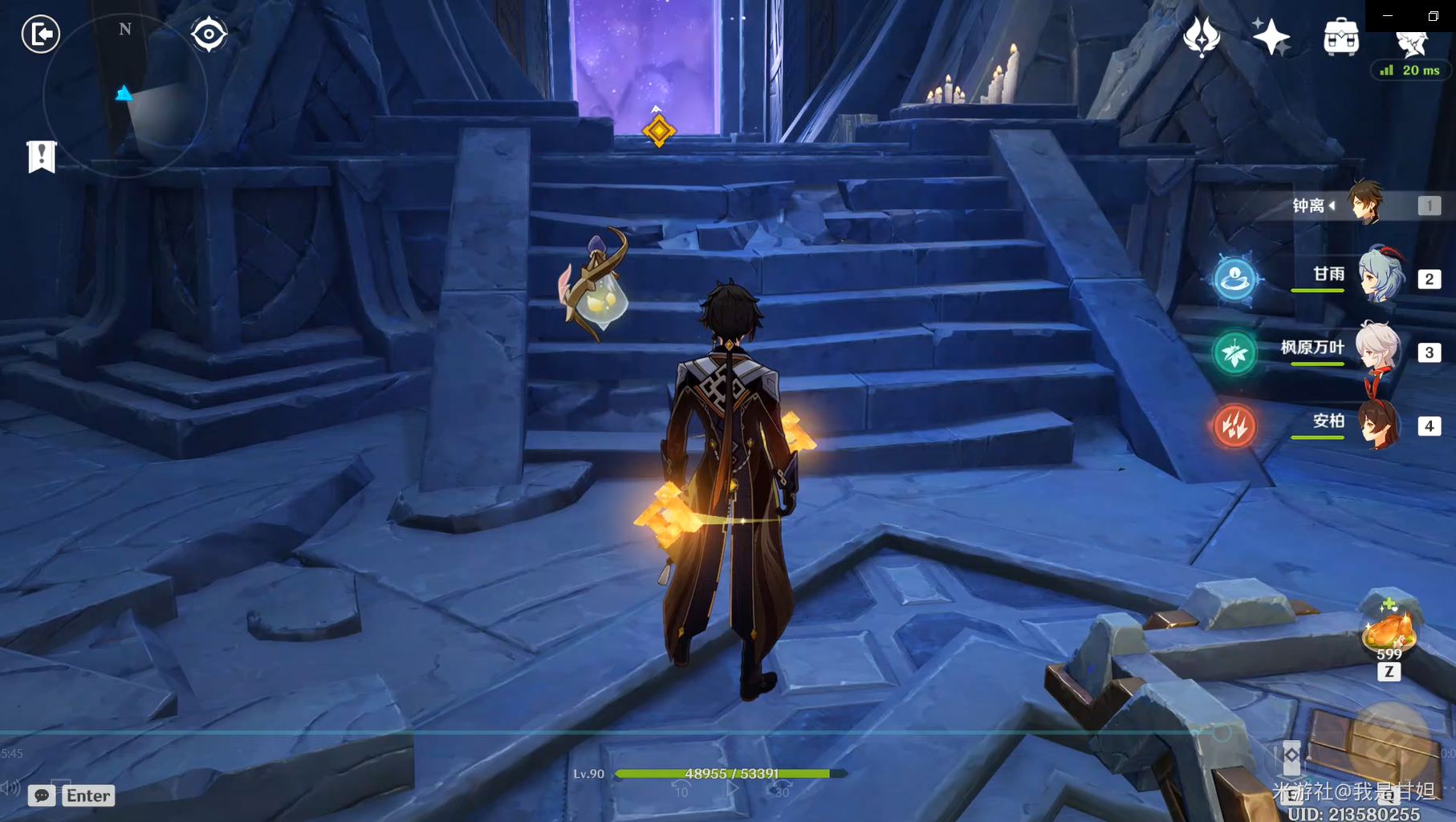Use the roast chicken food quick slot

pyautogui.click(x=1389, y=630)
